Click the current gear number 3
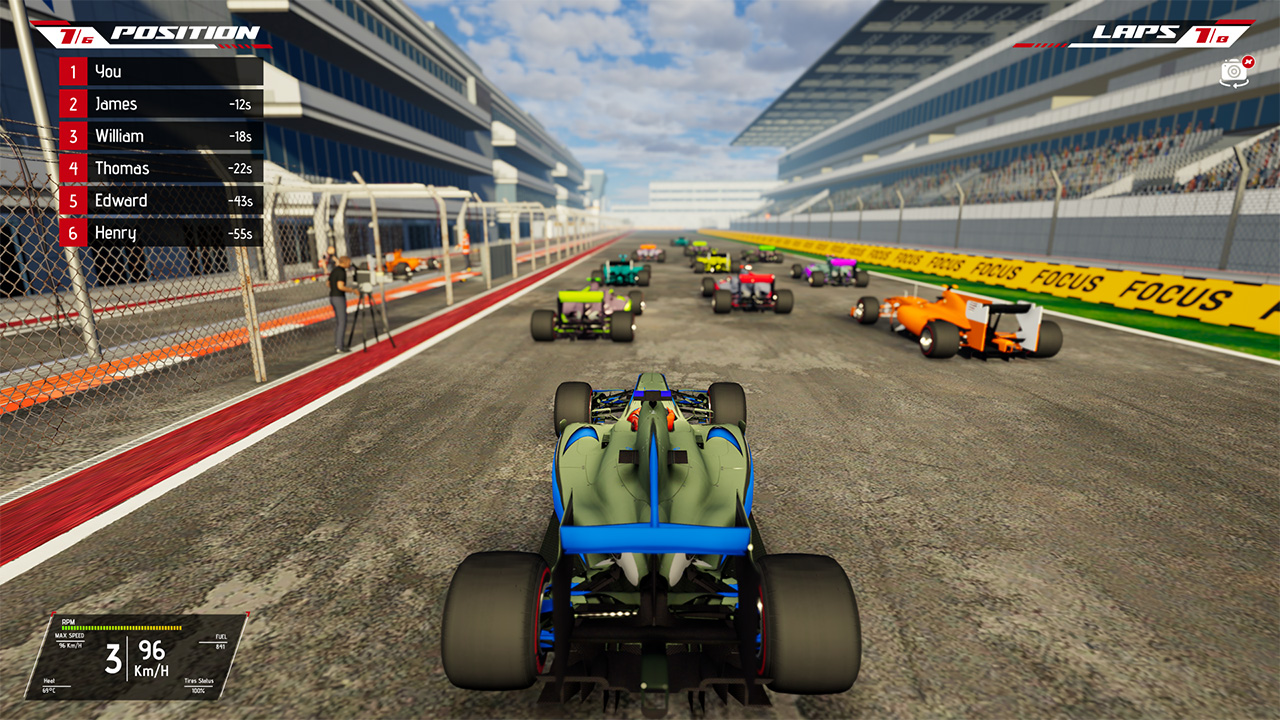This screenshot has width=1280, height=720. coord(113,657)
